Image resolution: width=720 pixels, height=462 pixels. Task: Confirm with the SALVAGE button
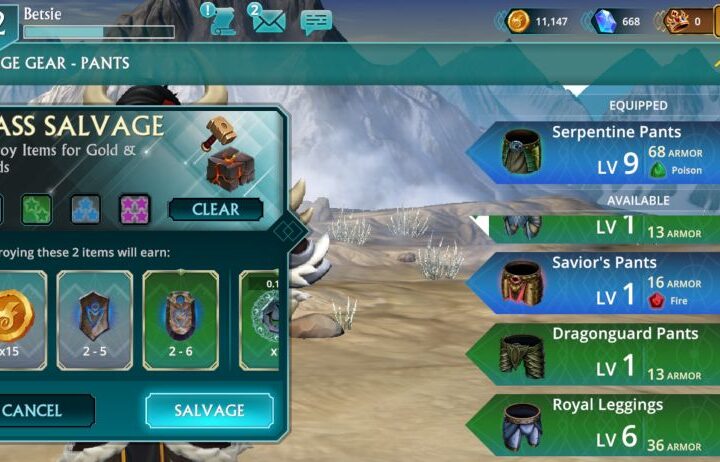point(209,410)
